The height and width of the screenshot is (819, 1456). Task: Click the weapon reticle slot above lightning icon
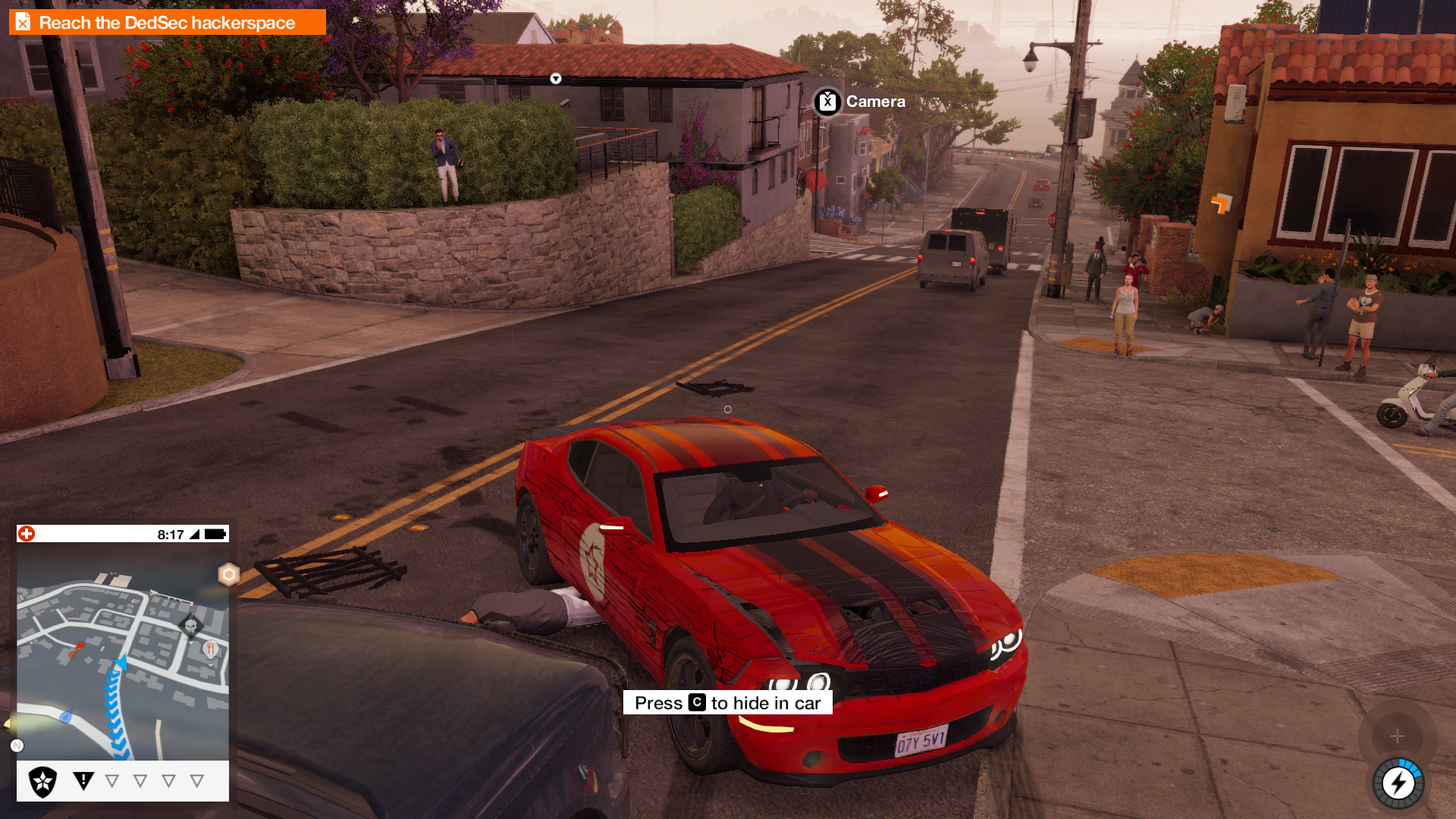[x=1397, y=735]
